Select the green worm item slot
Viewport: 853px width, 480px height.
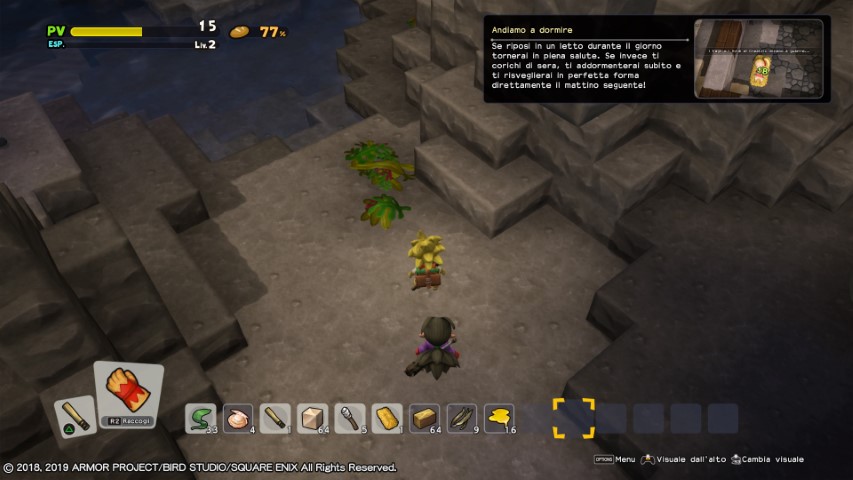coord(201,417)
